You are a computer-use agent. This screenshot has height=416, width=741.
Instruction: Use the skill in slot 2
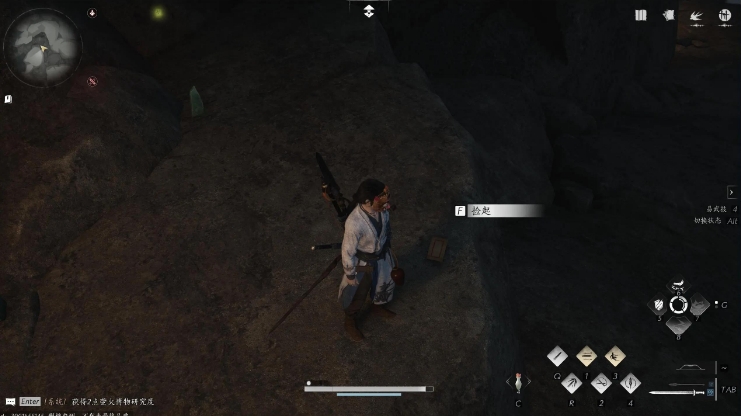pos(601,383)
